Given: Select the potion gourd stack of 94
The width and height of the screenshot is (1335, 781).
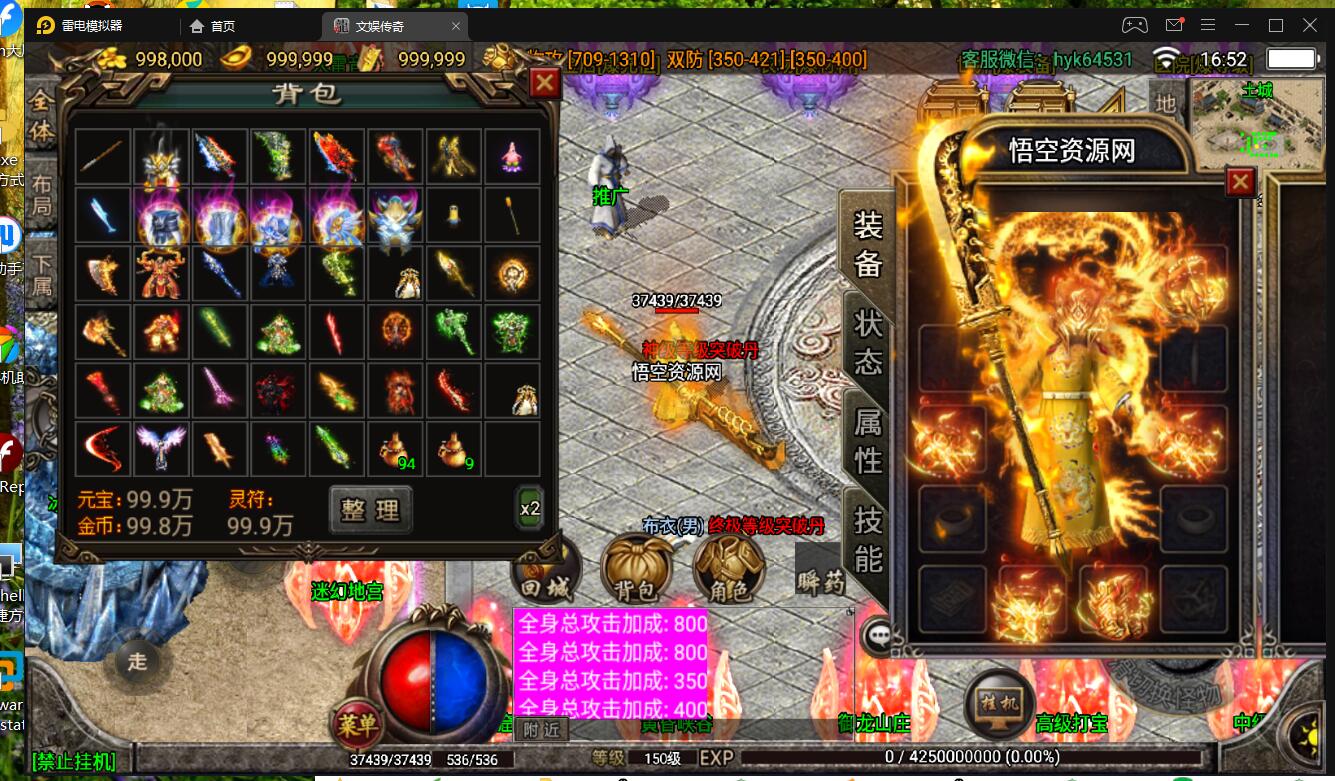Looking at the screenshot, I should [x=396, y=449].
